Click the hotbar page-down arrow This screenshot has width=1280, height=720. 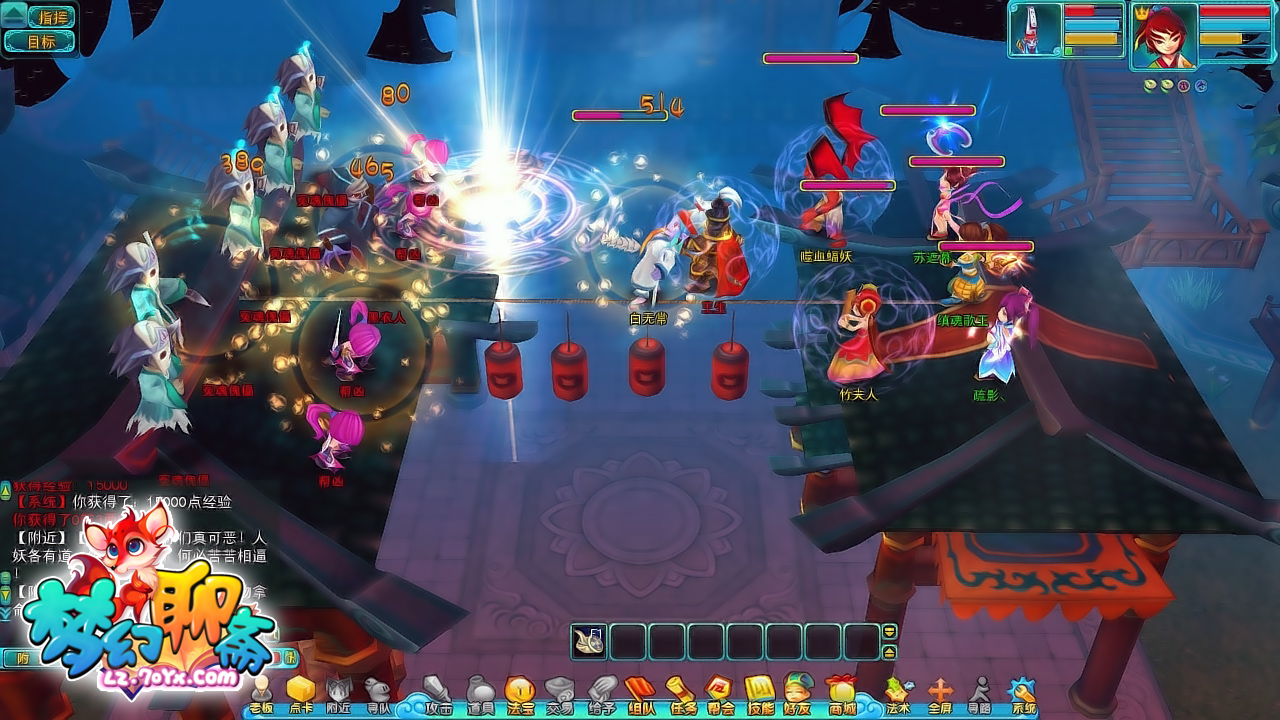(x=889, y=652)
